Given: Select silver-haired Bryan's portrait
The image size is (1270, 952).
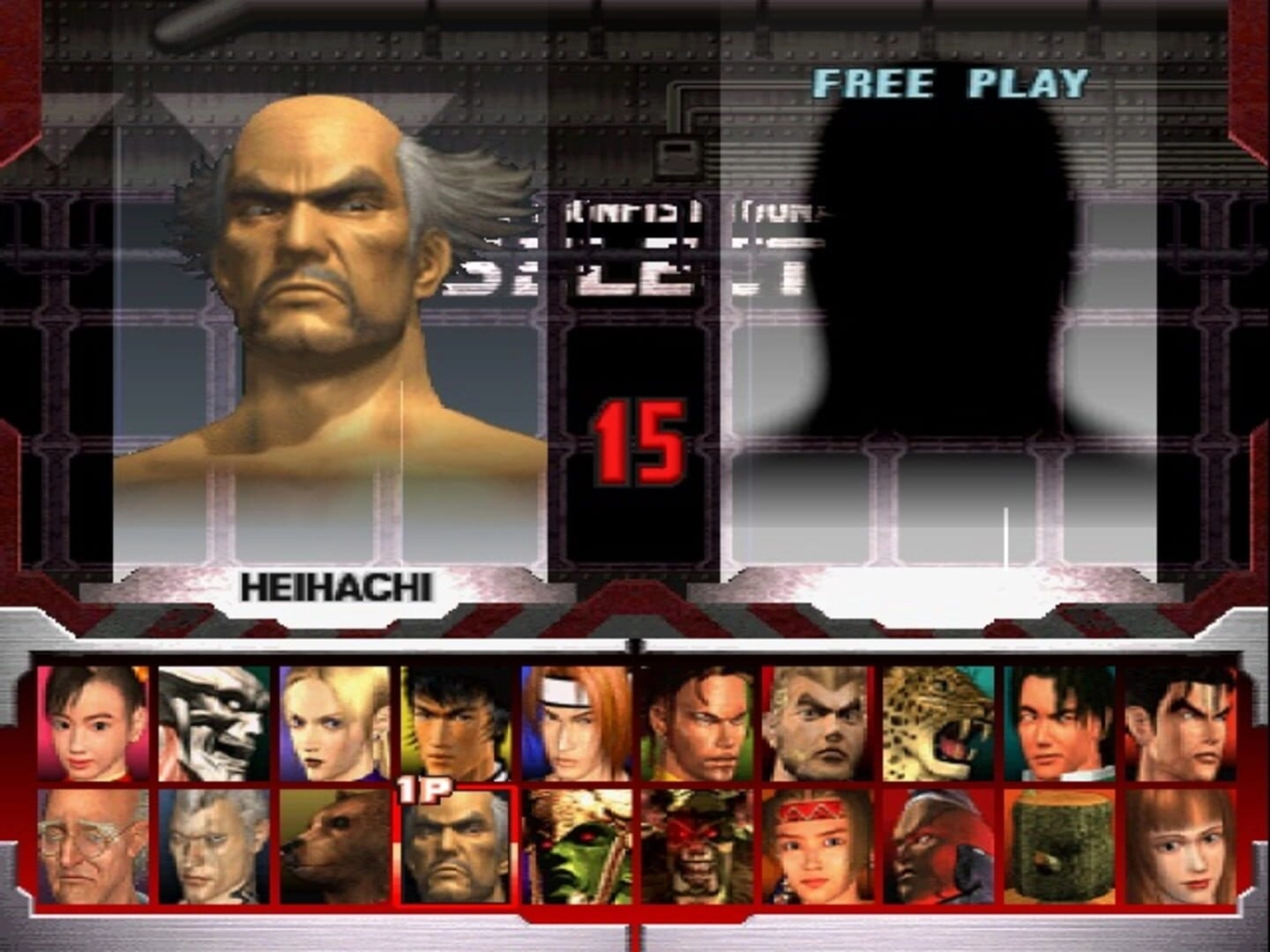Looking at the screenshot, I should [x=213, y=846].
